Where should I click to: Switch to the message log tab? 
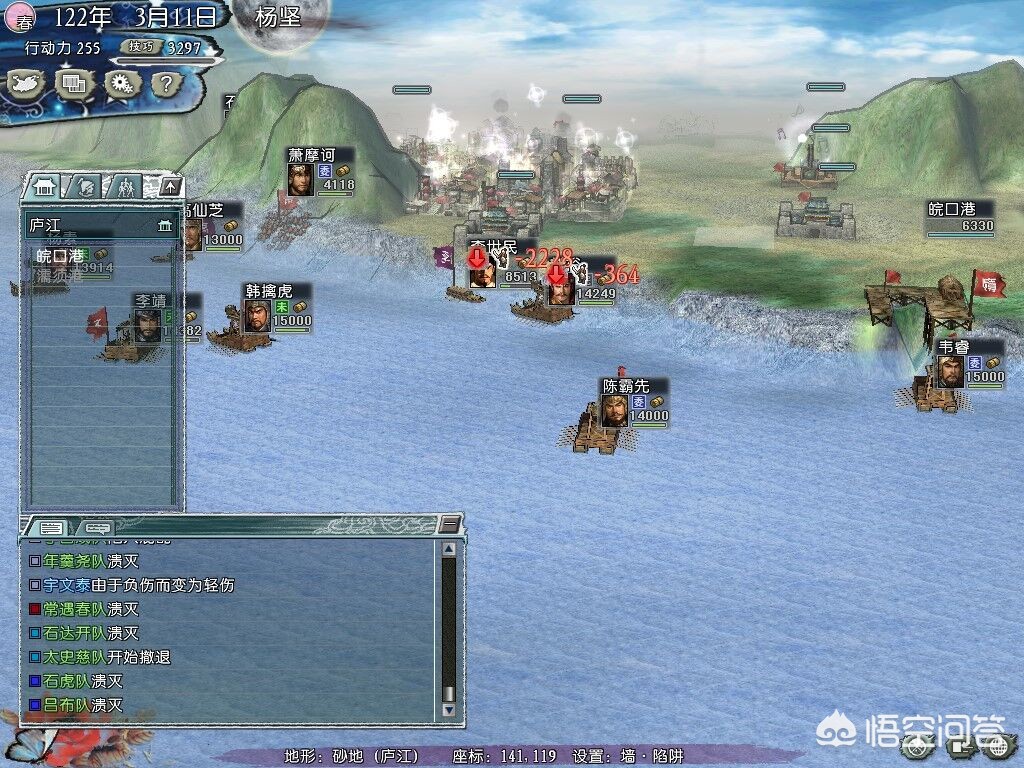pos(51,527)
